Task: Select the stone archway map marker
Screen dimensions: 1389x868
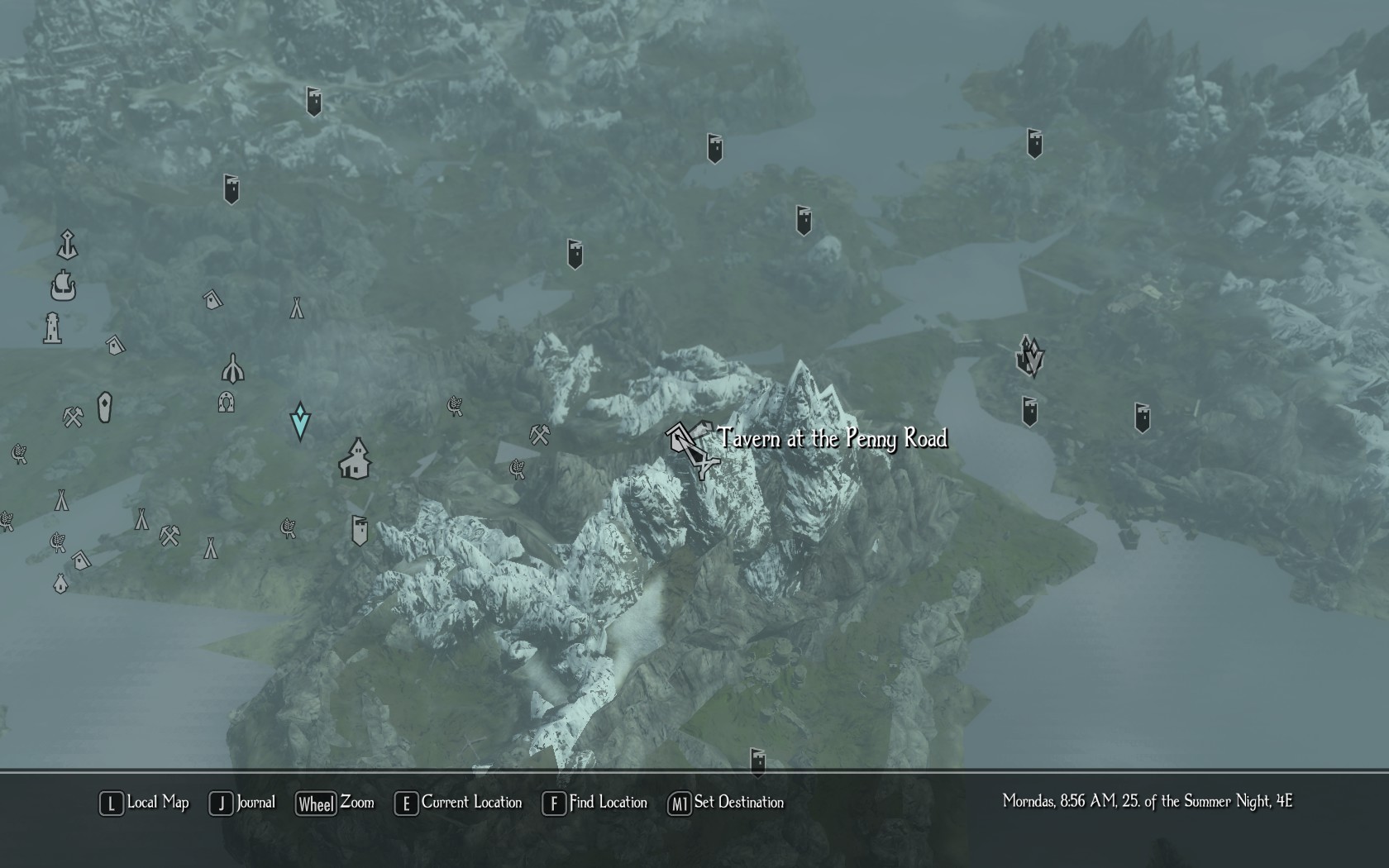Action: pyautogui.click(x=226, y=403)
